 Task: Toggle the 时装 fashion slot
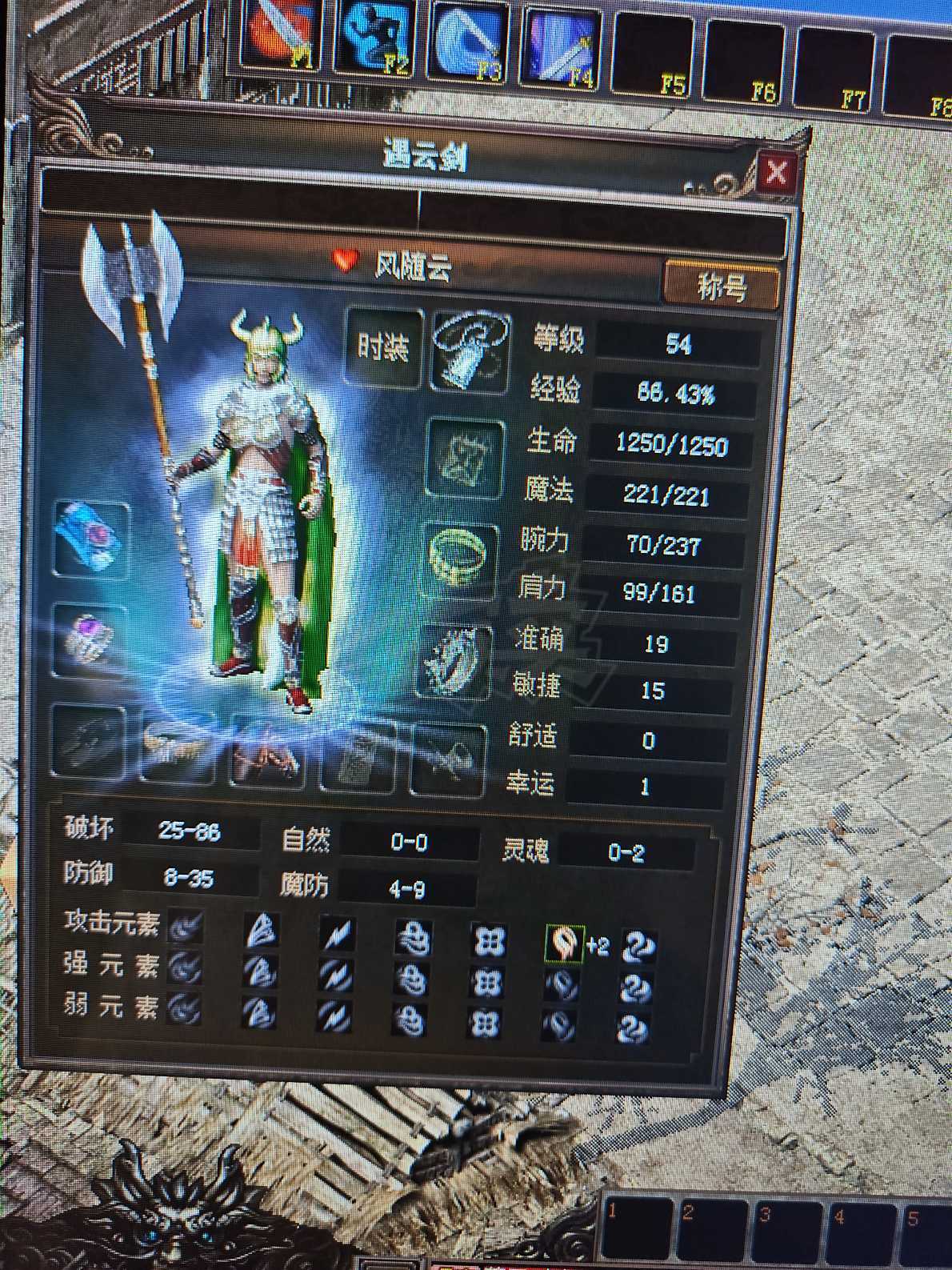pyautogui.click(x=383, y=348)
